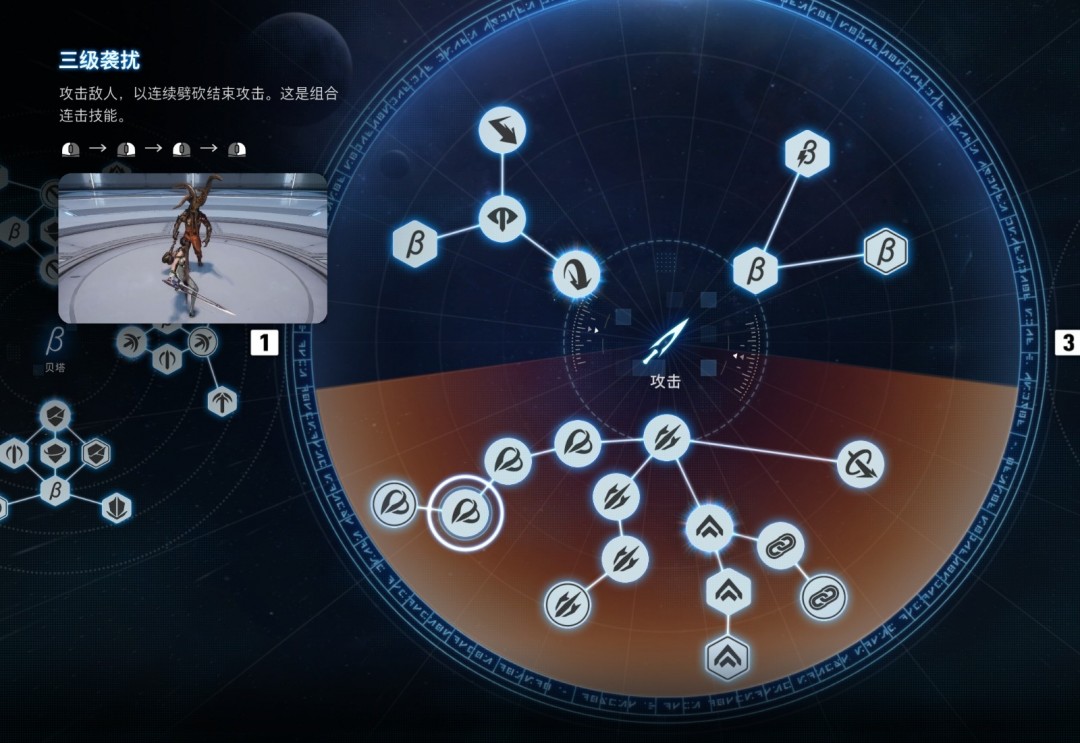Activate the glowing curved-arrow skill node
Image resolution: width=1080 pixels, height=743 pixels.
pyautogui.click(x=577, y=272)
